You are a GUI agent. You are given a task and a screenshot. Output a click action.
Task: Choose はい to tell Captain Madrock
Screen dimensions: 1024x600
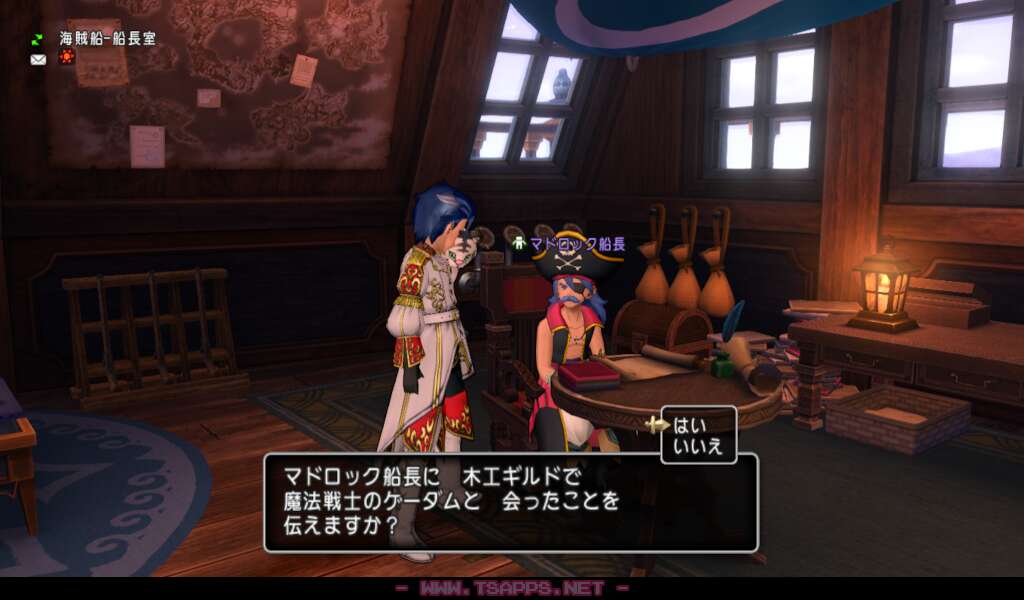[691, 423]
